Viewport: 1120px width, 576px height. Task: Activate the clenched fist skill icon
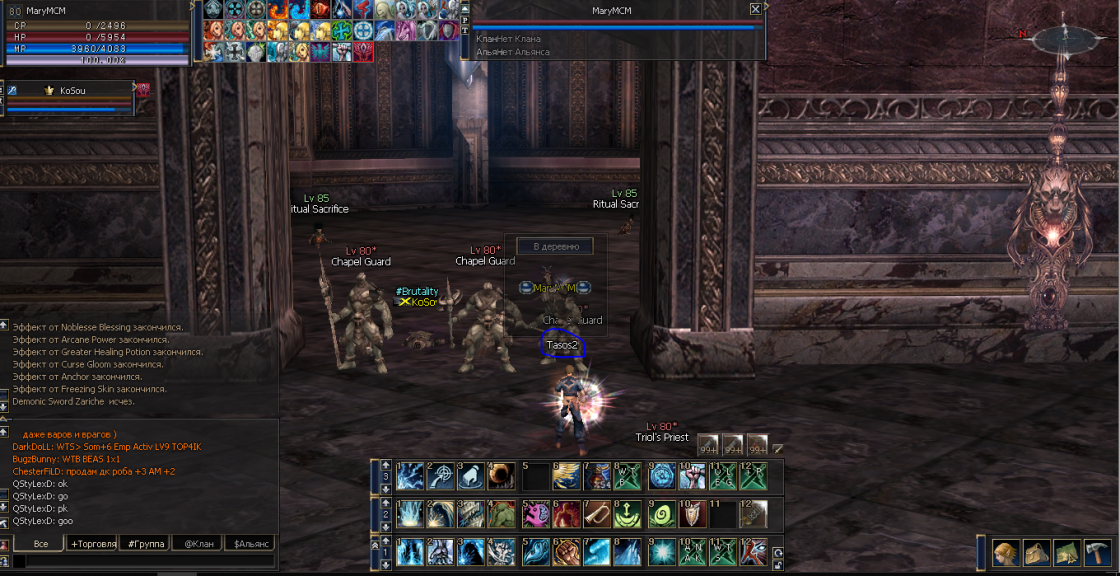(567, 552)
